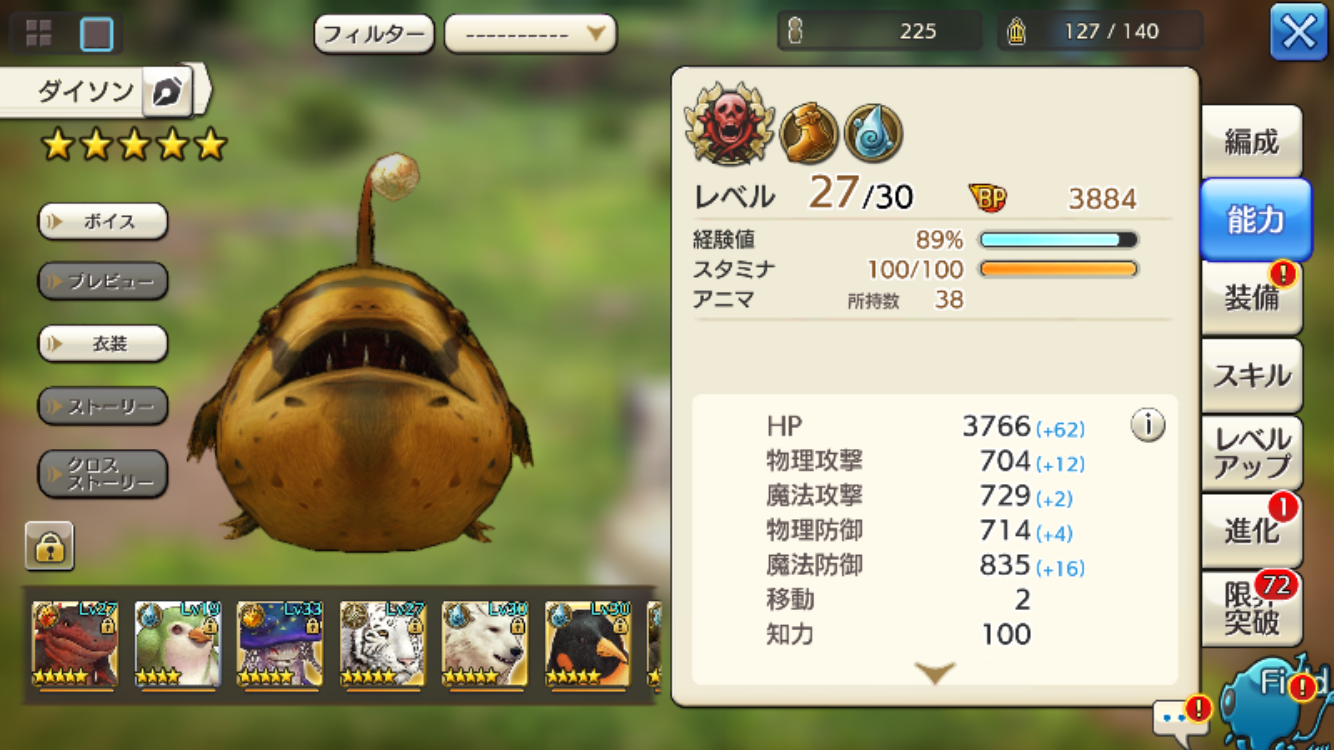Close the unit screen with the X button
The image size is (1334, 750).
click(x=1298, y=33)
